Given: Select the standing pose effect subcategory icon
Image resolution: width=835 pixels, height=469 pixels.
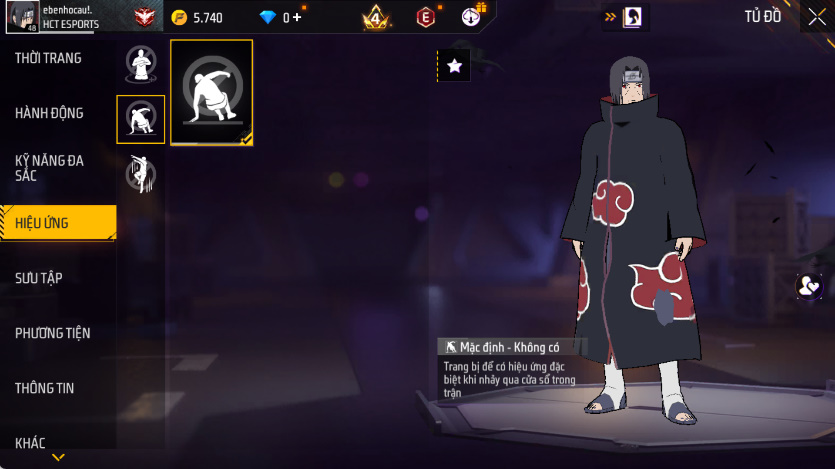Looking at the screenshot, I should click(x=140, y=65).
